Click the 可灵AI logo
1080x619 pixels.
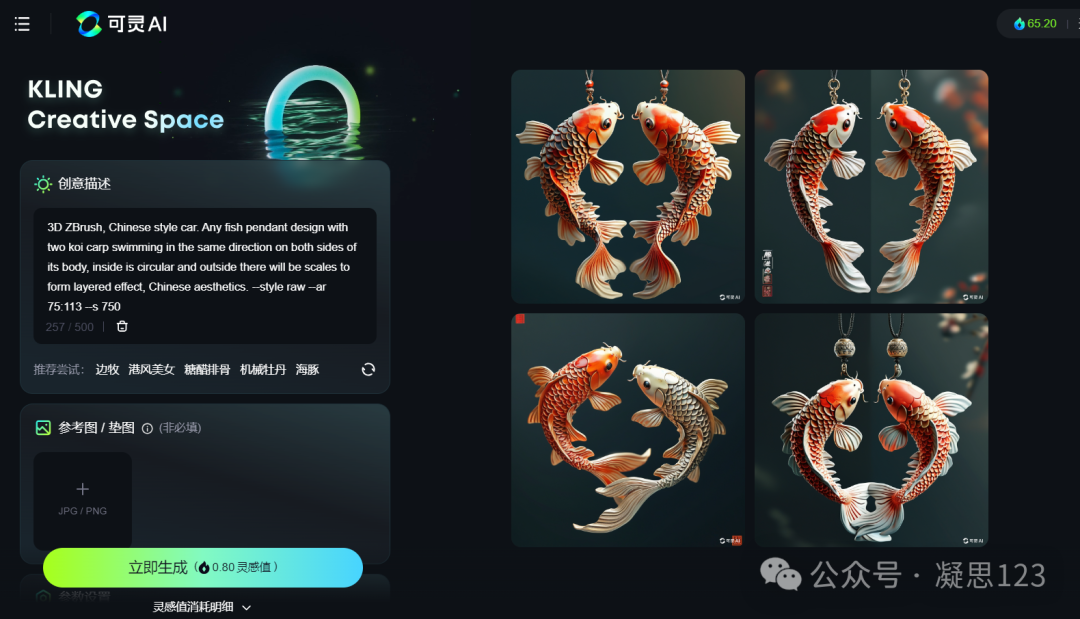[122, 24]
